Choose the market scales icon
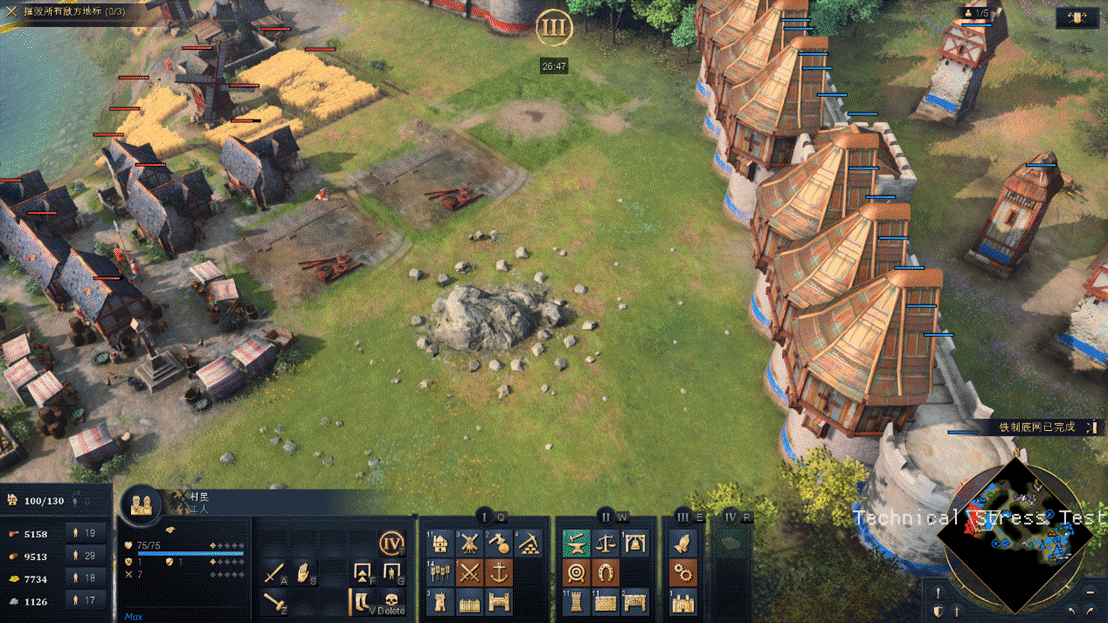Screen dimensions: 1108x623 click(x=605, y=545)
